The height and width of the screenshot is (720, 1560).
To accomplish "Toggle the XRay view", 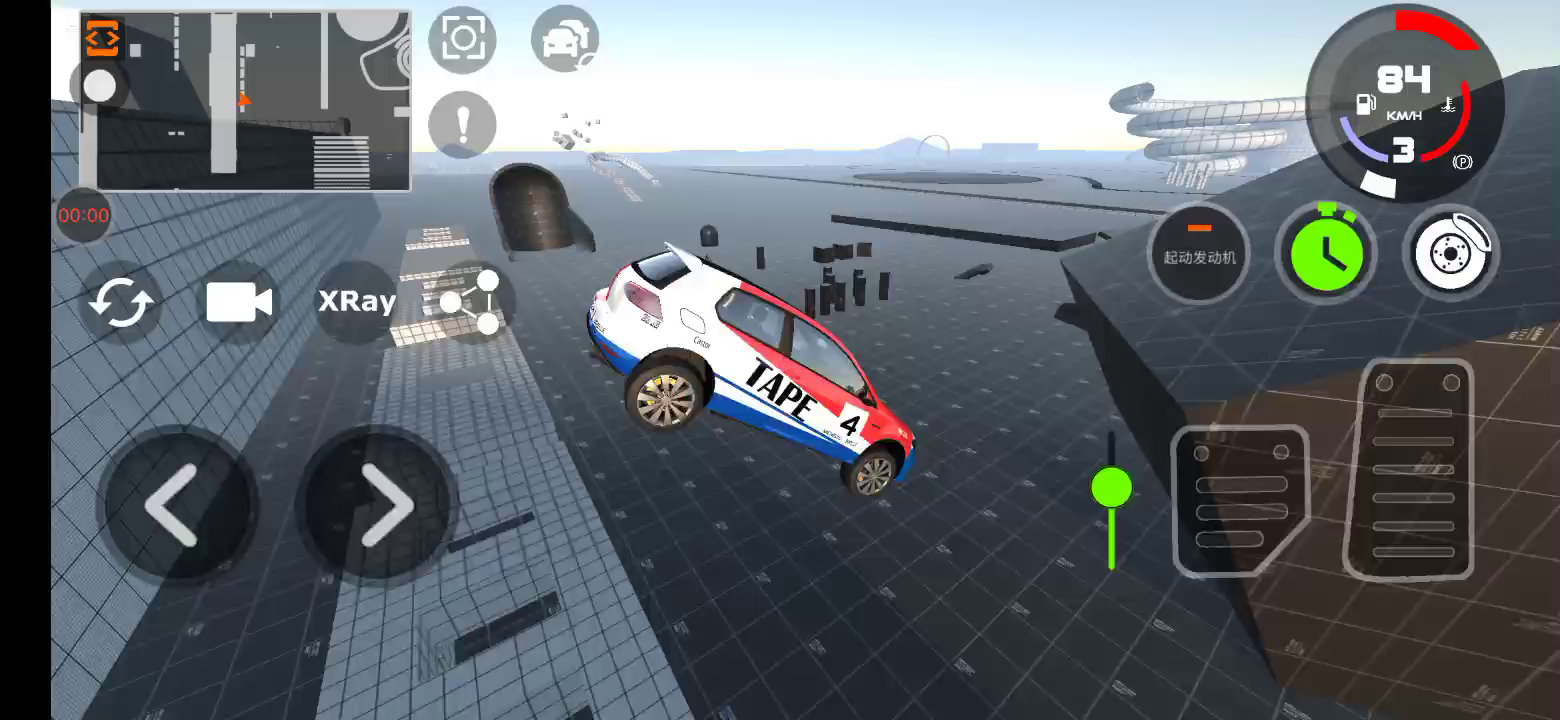I will point(356,302).
